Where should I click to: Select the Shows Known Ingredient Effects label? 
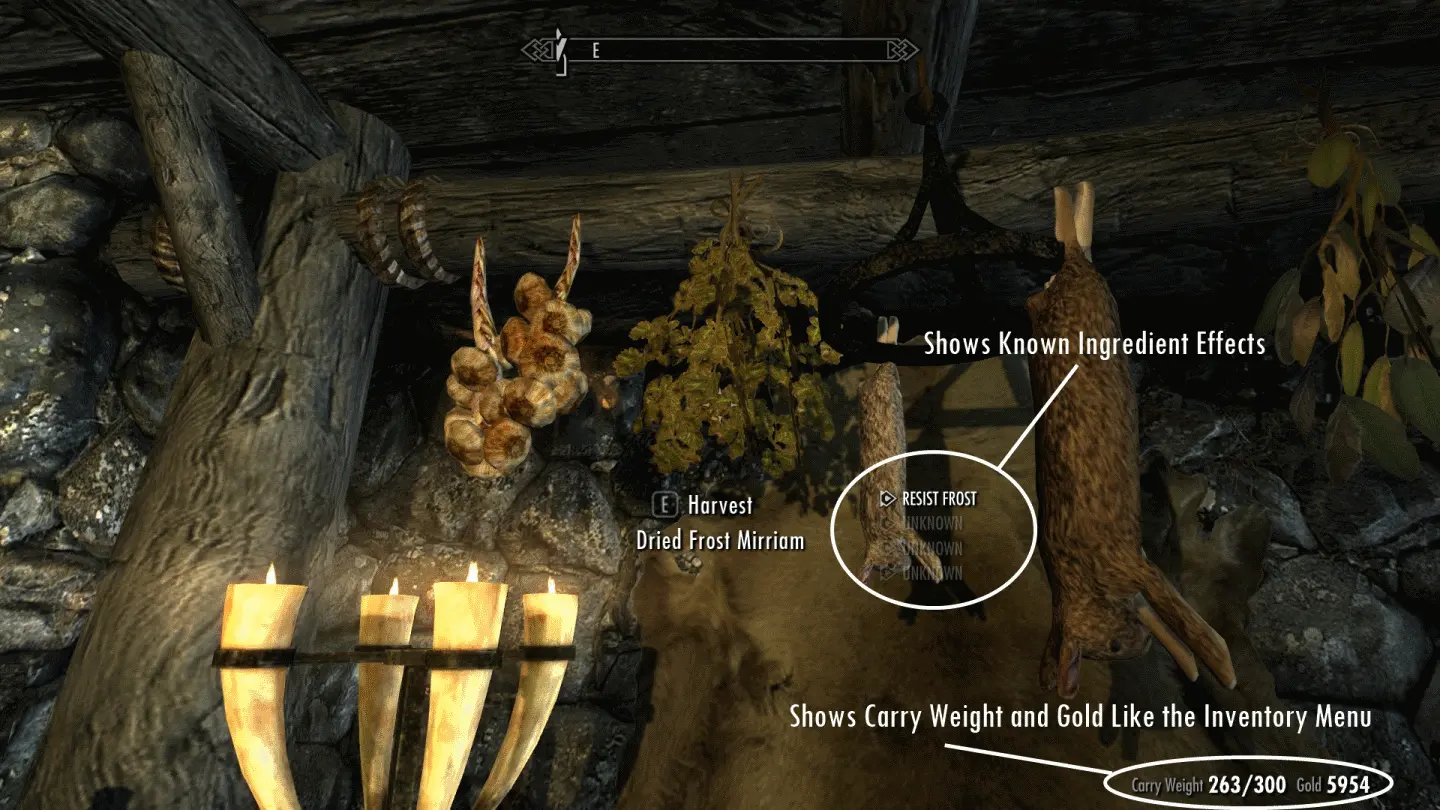tap(1096, 344)
